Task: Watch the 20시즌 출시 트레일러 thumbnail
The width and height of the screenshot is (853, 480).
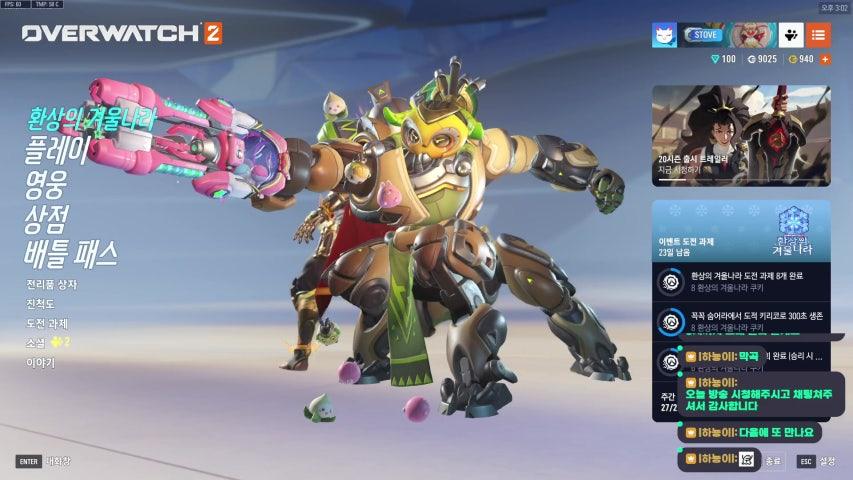Action: (x=741, y=135)
